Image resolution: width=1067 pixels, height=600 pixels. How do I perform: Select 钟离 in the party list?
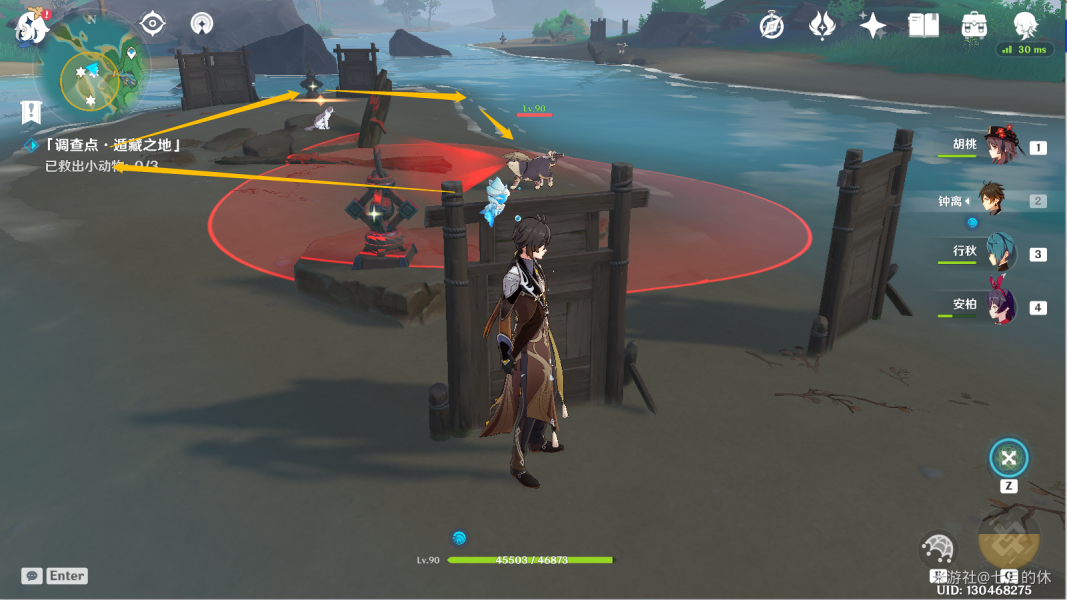point(992,199)
